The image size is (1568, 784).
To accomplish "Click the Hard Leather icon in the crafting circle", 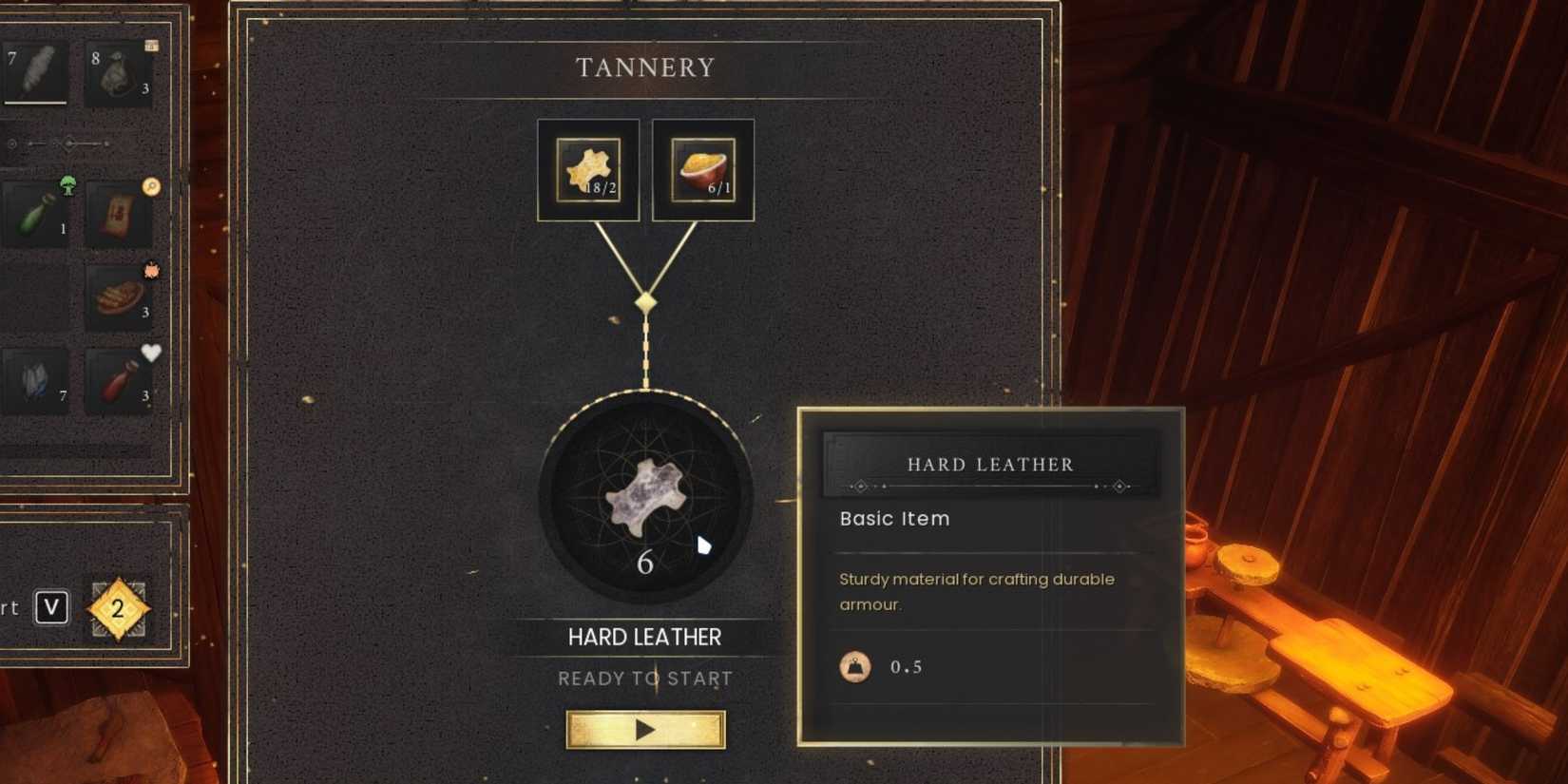I will pyautogui.click(x=648, y=496).
